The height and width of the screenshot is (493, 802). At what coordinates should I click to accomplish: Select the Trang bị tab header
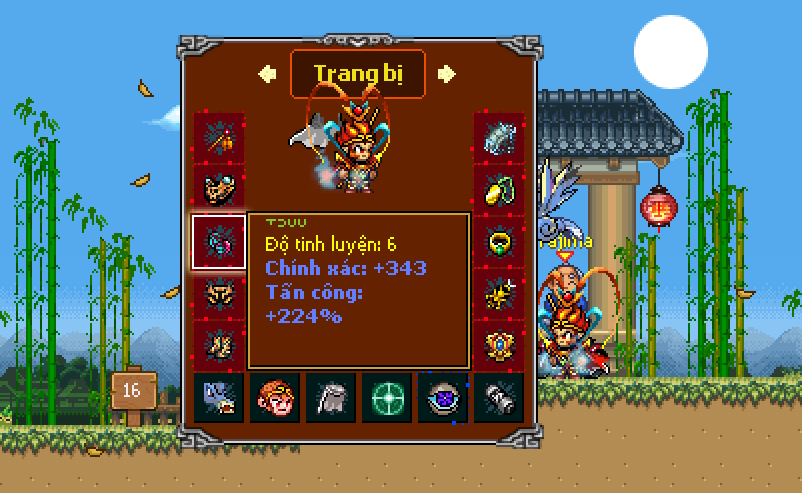[357, 74]
